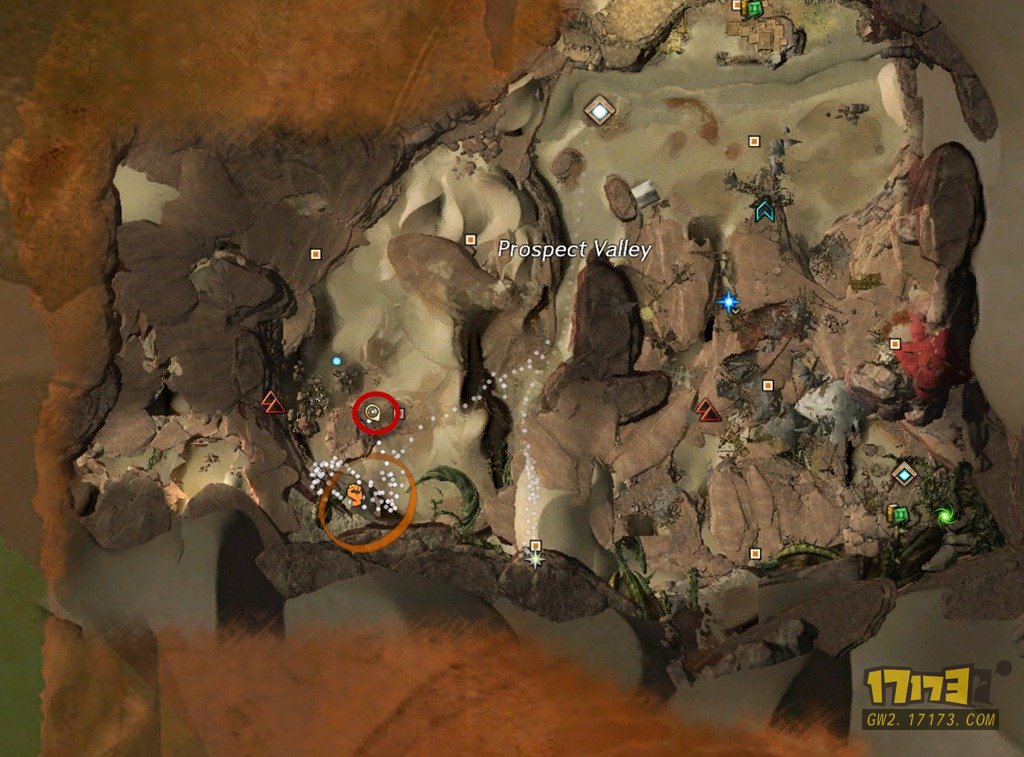Viewport: 1024px width, 757px height.
Task: Open the green swirl portal icon
Action: [943, 516]
